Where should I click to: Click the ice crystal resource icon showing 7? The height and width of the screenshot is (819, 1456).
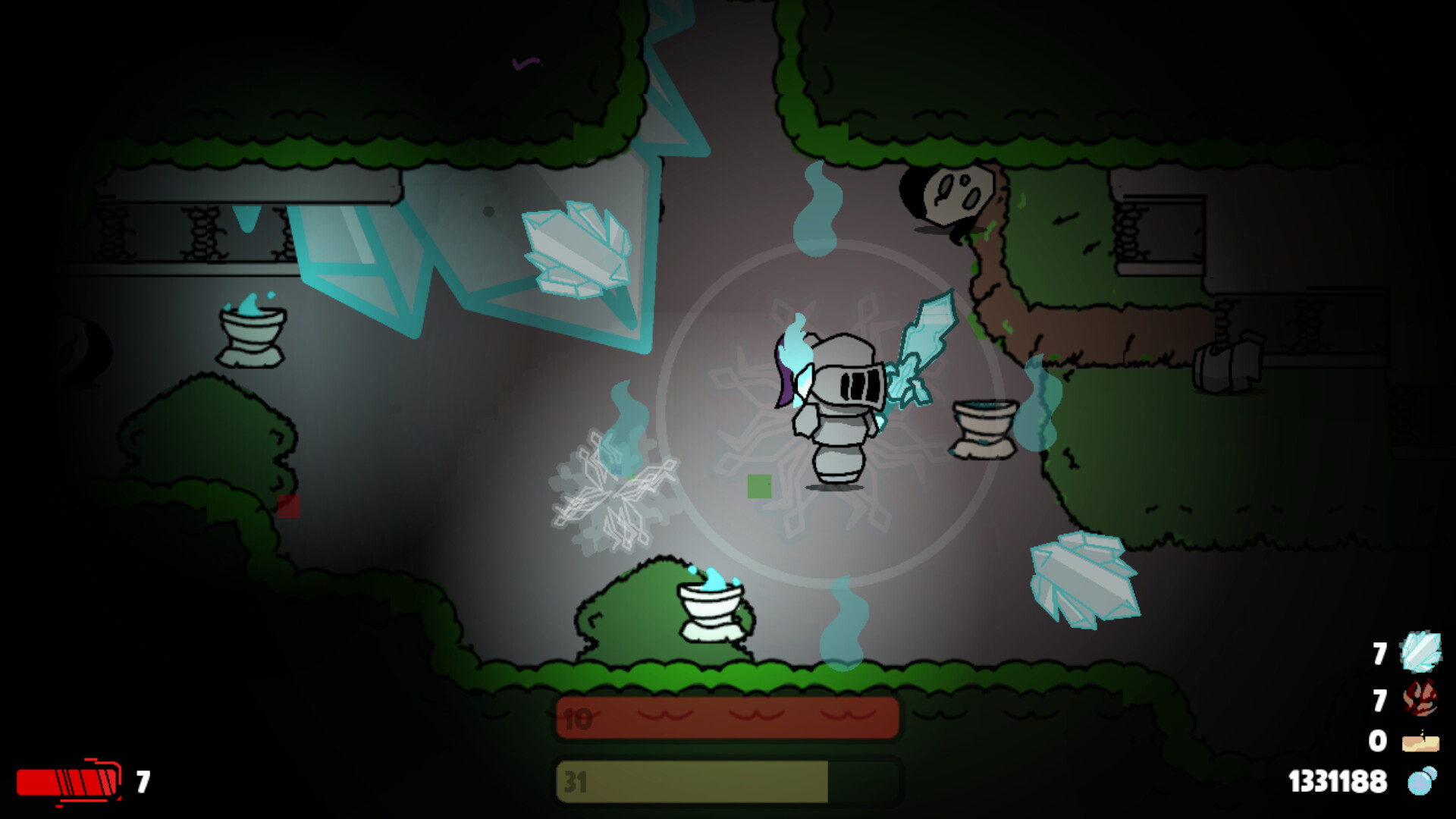pyautogui.click(x=1420, y=652)
